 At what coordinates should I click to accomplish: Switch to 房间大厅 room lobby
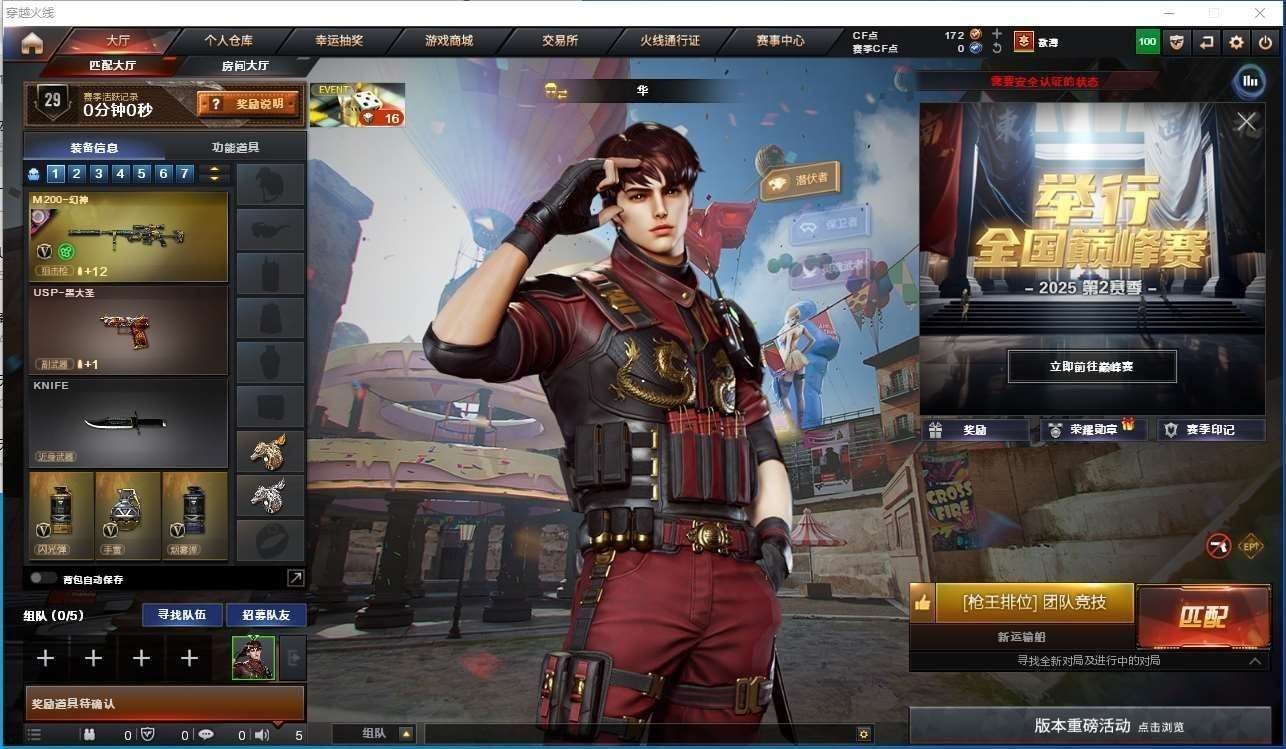(244, 66)
